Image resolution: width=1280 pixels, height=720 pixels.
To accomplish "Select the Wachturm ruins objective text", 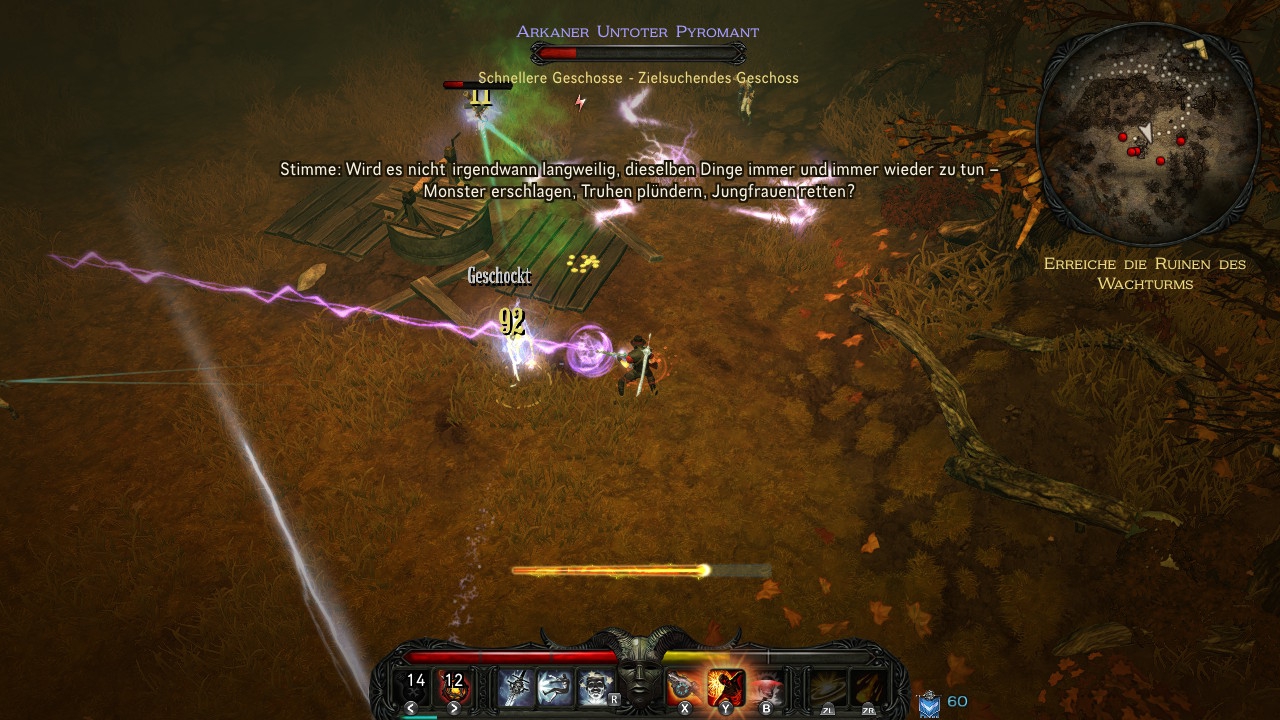I will [x=1144, y=273].
